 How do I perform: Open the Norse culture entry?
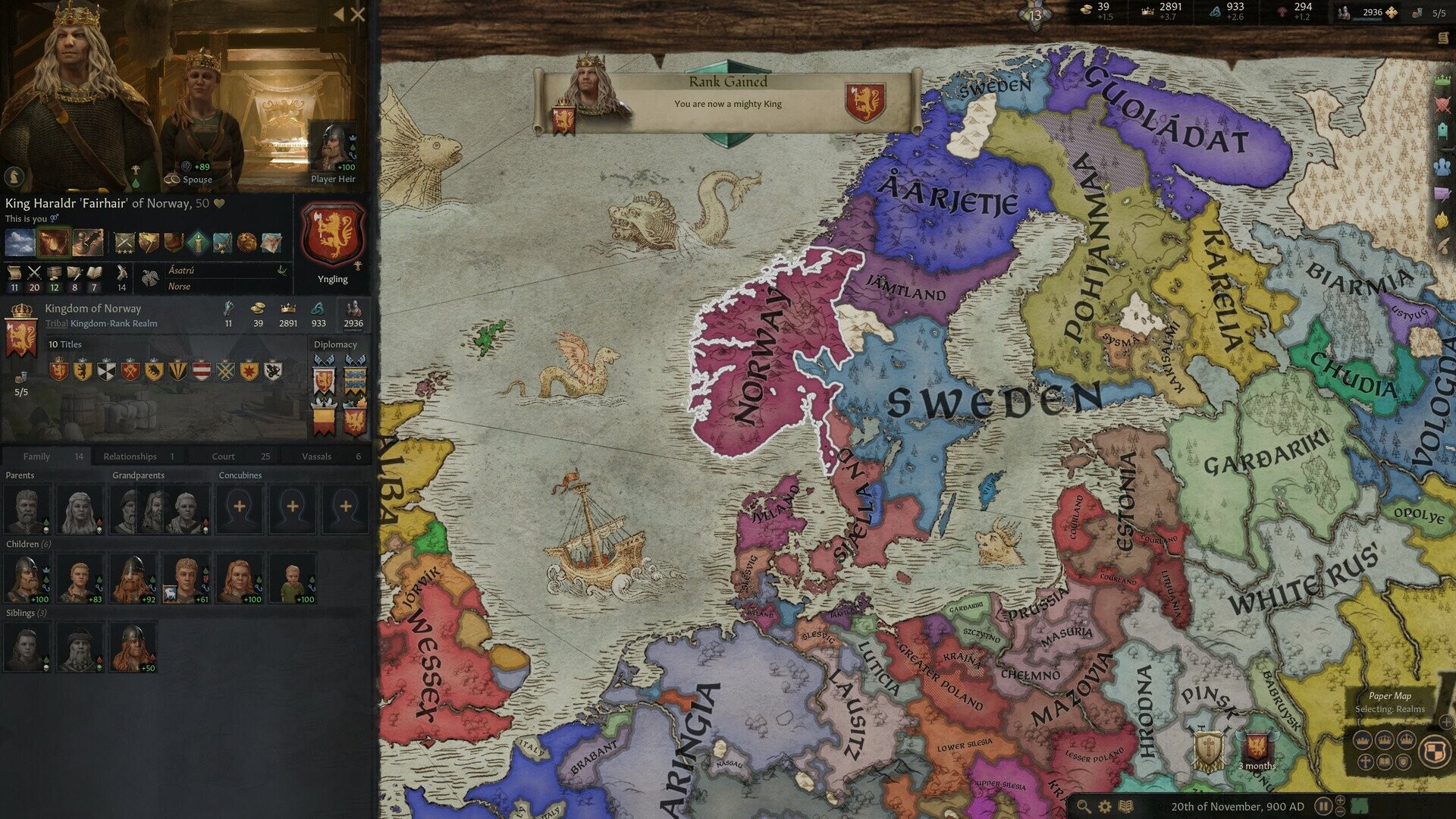coord(179,287)
